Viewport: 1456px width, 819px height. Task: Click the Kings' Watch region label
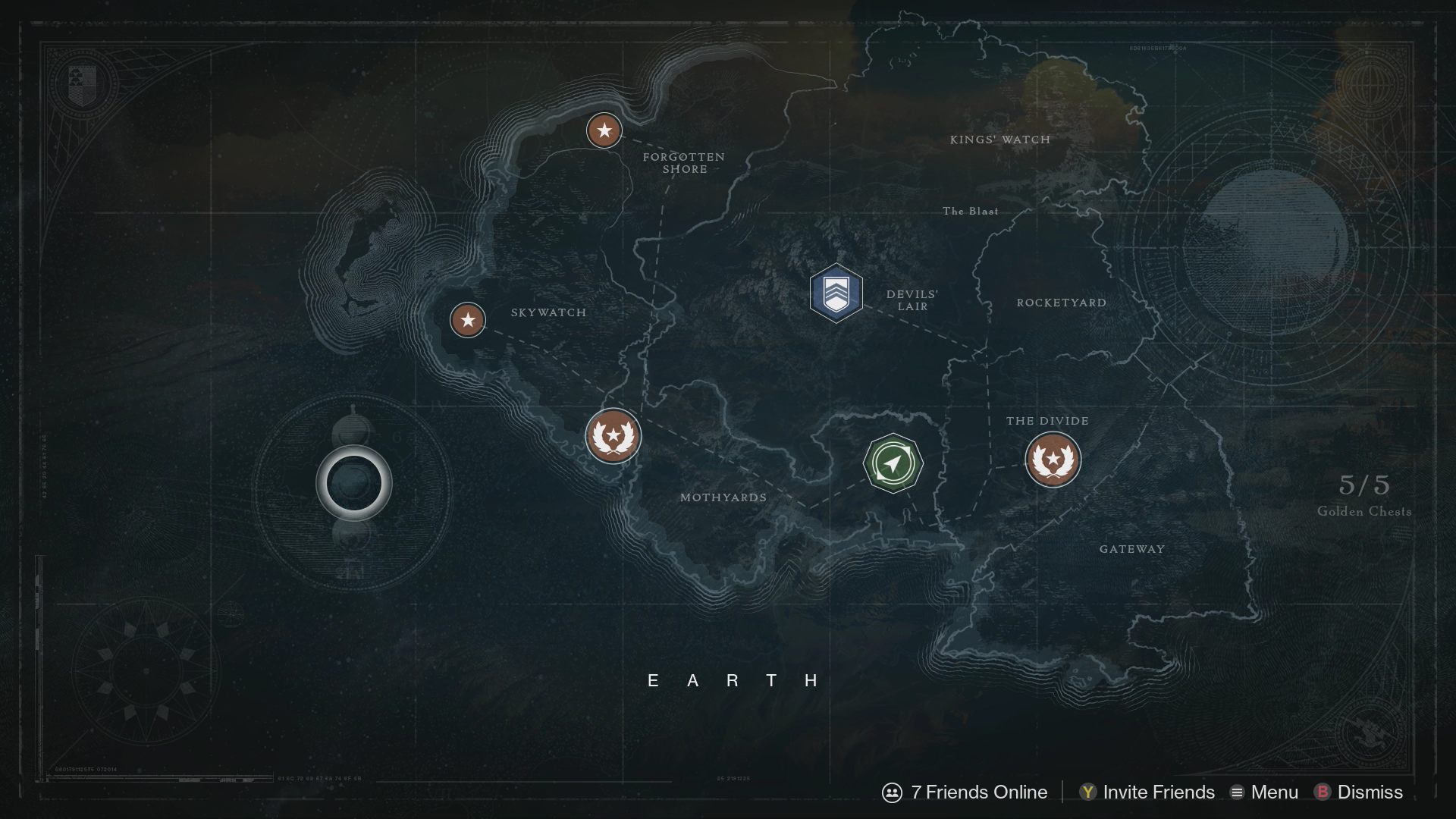pyautogui.click(x=1001, y=140)
